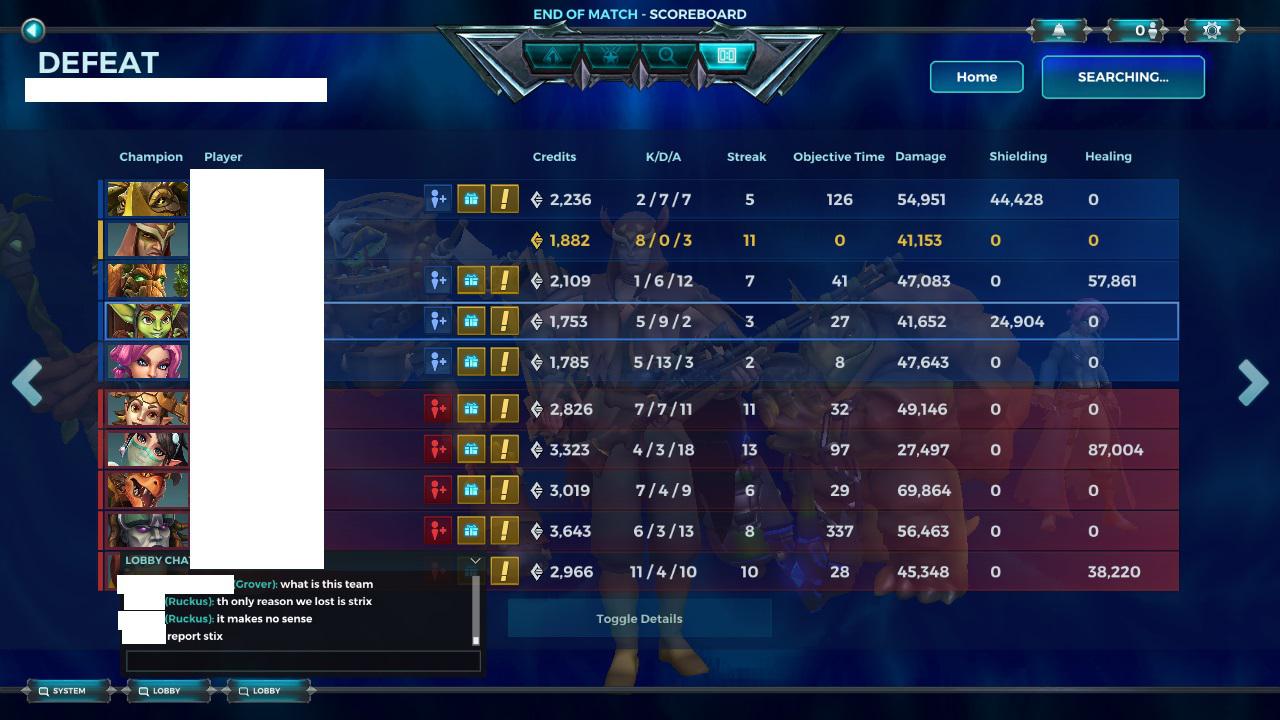The height and width of the screenshot is (720, 1280).
Task: Collapse the lobby chat with its chevron
Action: click(x=475, y=559)
